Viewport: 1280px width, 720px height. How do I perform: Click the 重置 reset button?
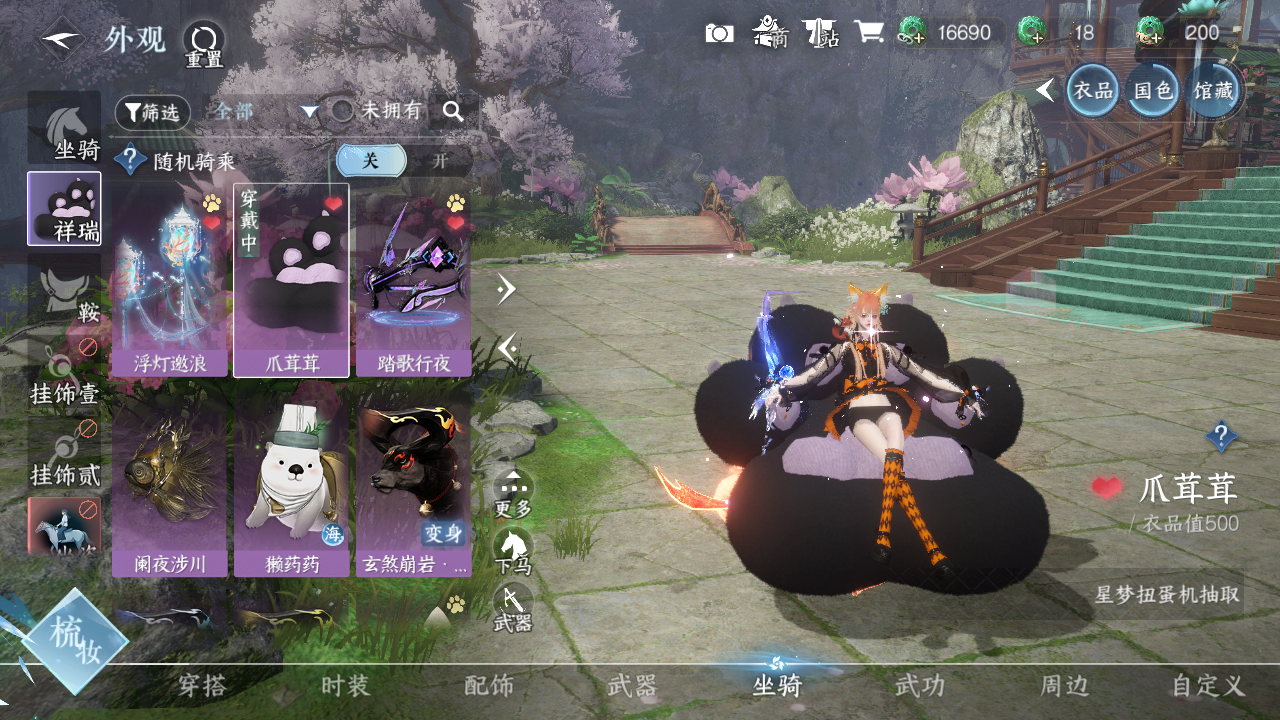point(204,45)
